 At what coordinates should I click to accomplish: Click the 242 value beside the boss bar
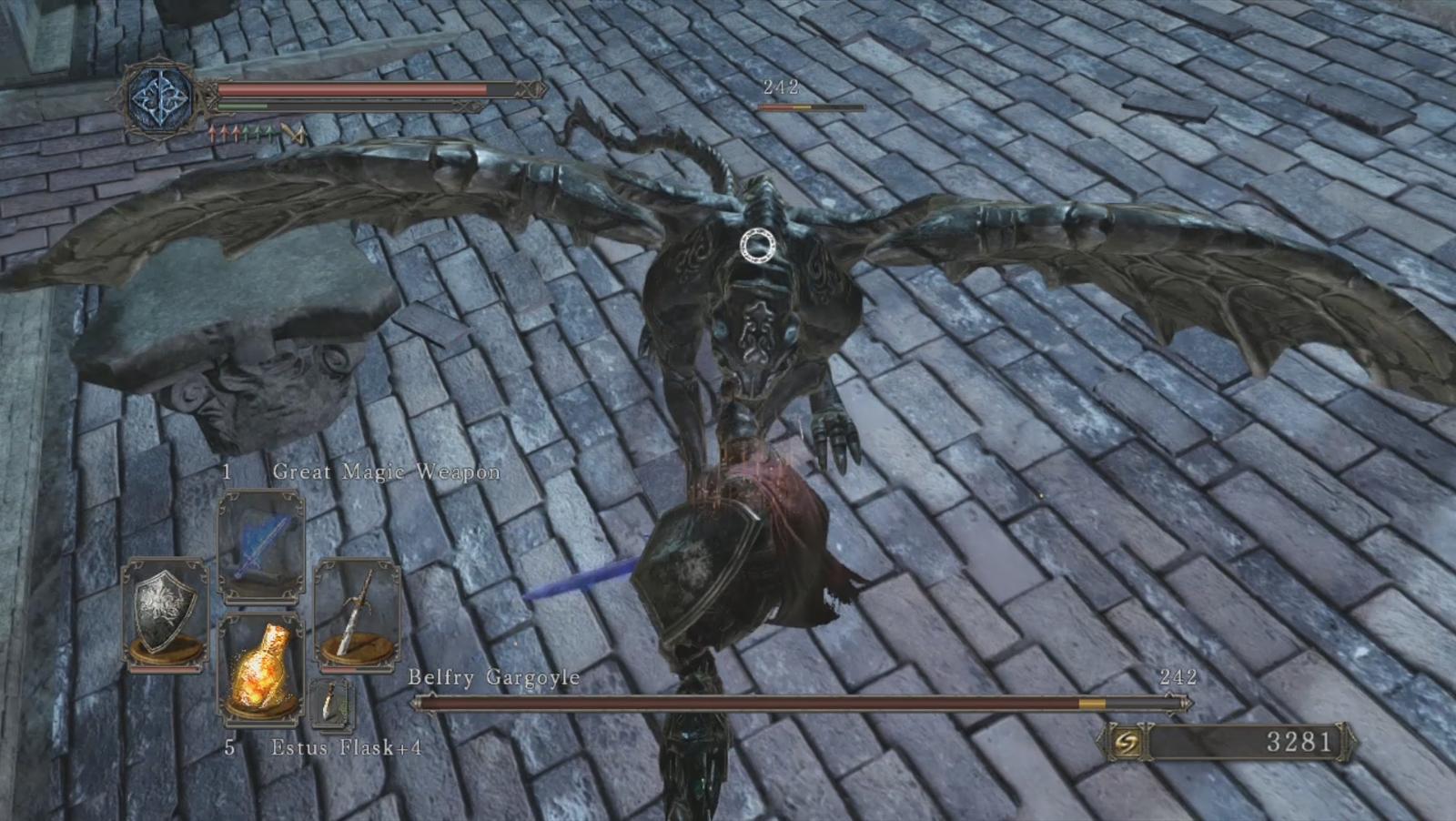pyautogui.click(x=1179, y=677)
